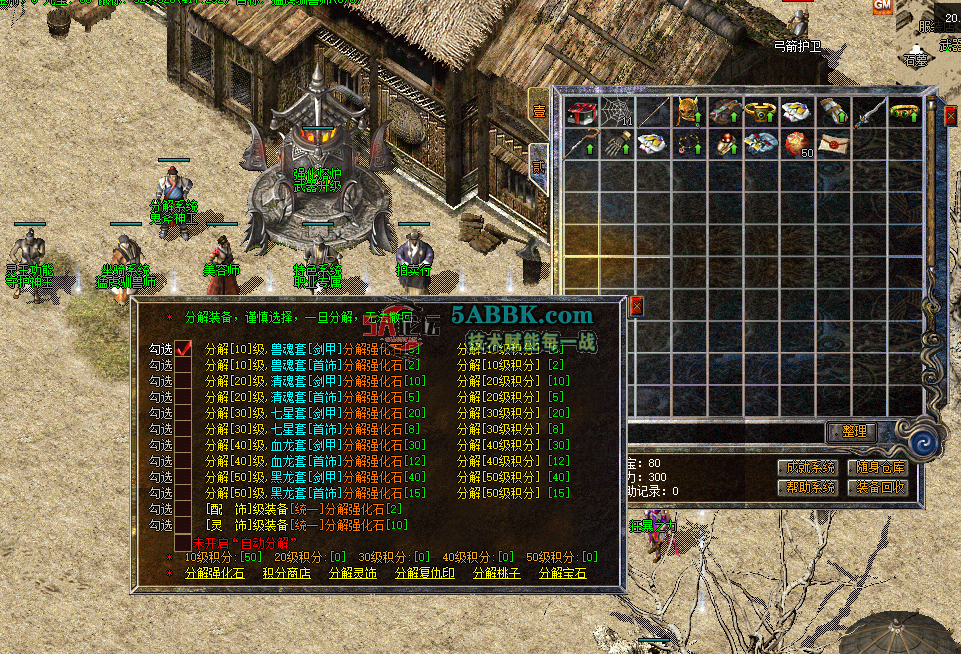
Task: Select the golden helmet item
Action: click(x=686, y=111)
